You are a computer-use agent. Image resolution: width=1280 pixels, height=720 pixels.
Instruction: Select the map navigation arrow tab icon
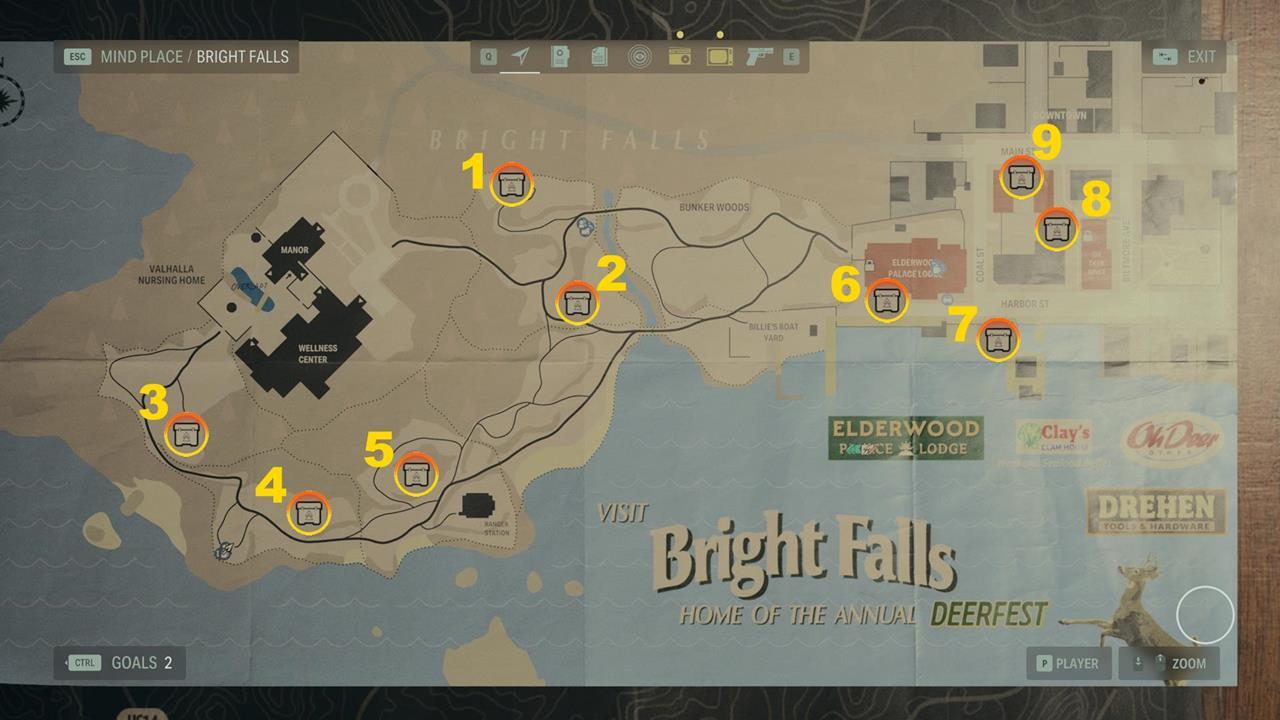(519, 57)
